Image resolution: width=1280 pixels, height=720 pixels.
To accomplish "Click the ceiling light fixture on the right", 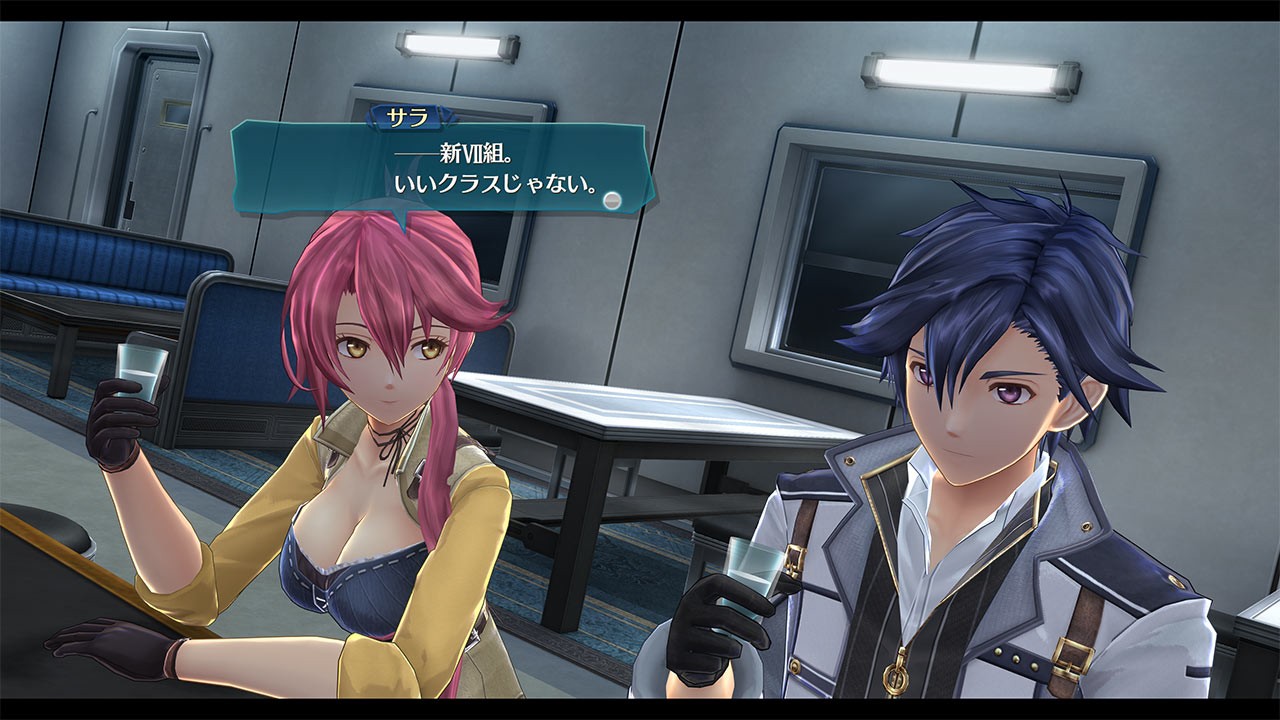I will tap(967, 71).
